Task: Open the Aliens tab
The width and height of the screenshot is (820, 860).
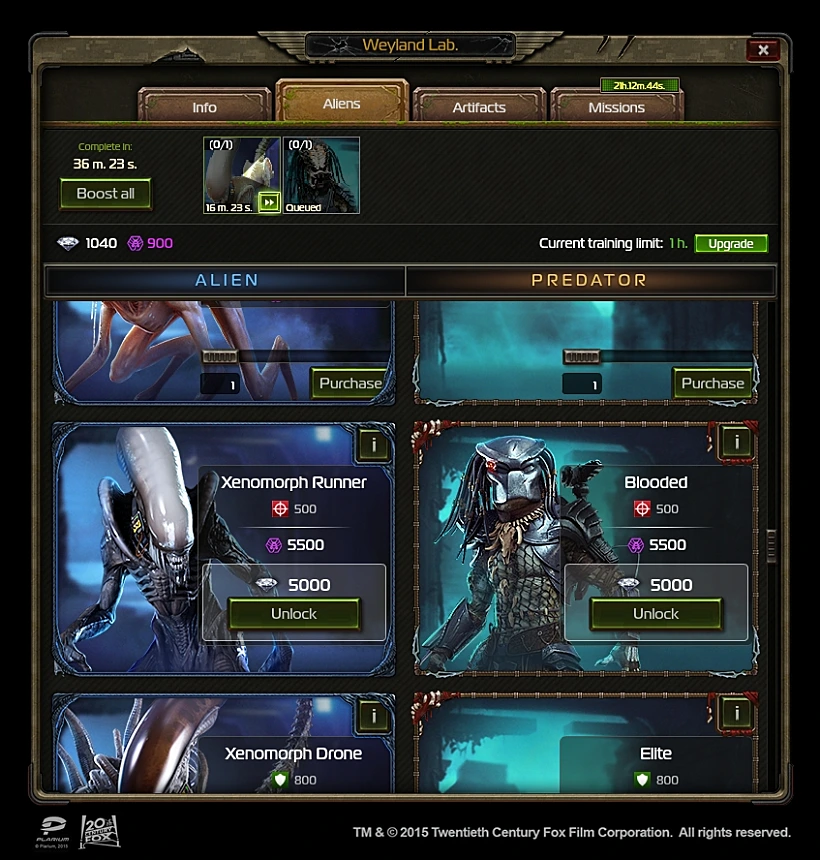Action: [342, 104]
